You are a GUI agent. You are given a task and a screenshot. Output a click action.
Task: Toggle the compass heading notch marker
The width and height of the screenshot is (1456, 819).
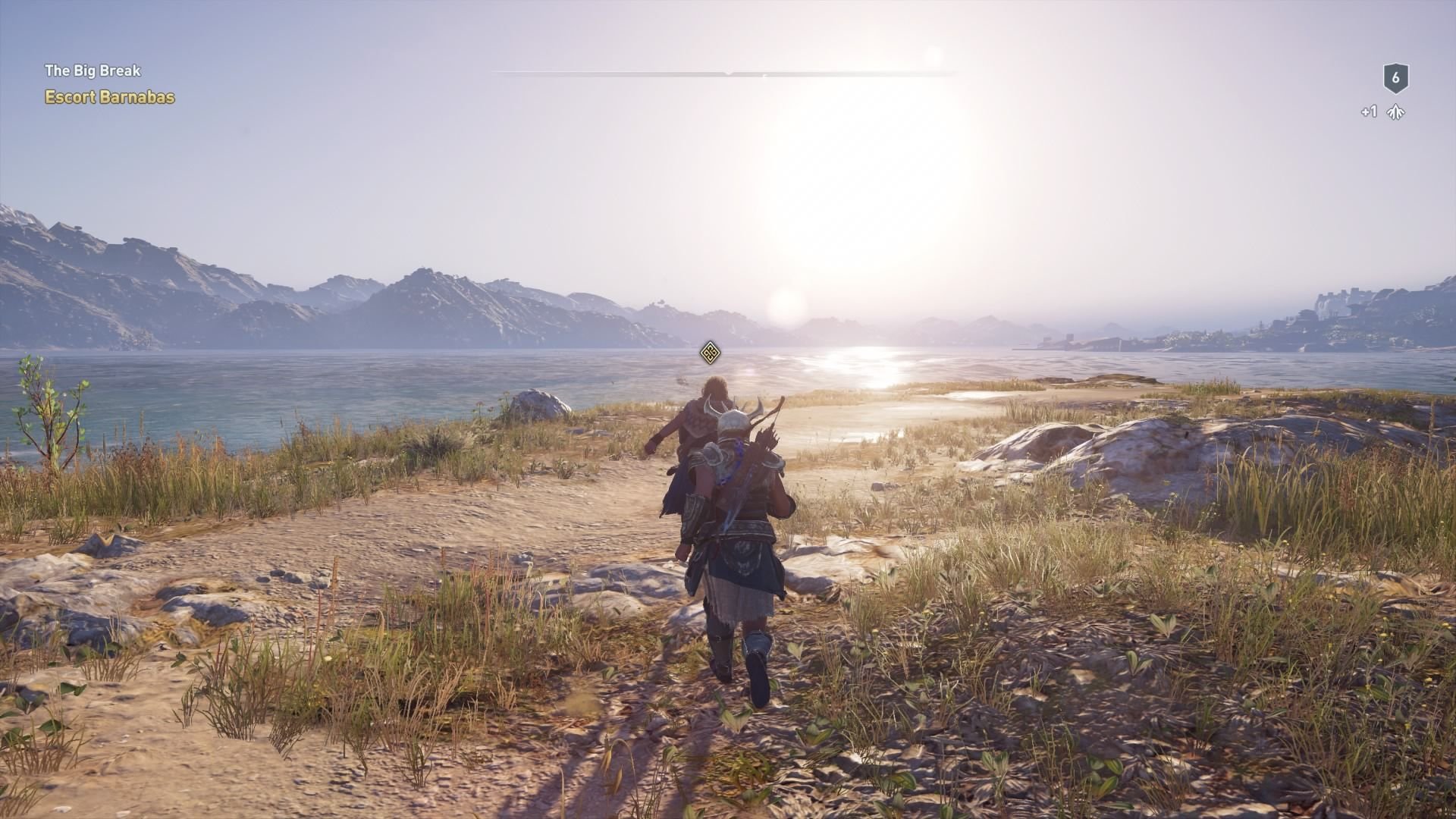click(x=728, y=74)
